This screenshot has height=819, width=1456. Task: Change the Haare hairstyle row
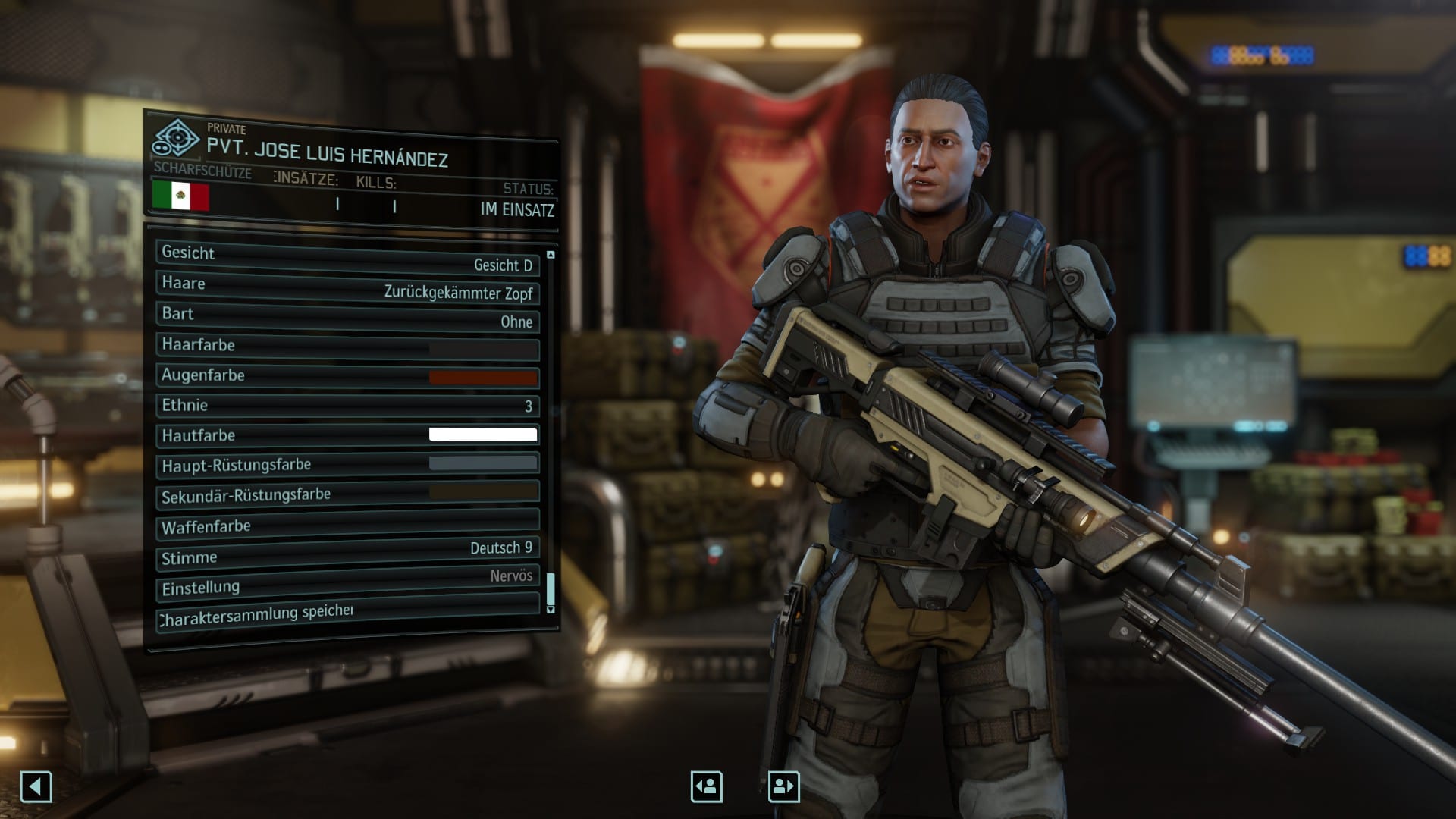point(347,288)
